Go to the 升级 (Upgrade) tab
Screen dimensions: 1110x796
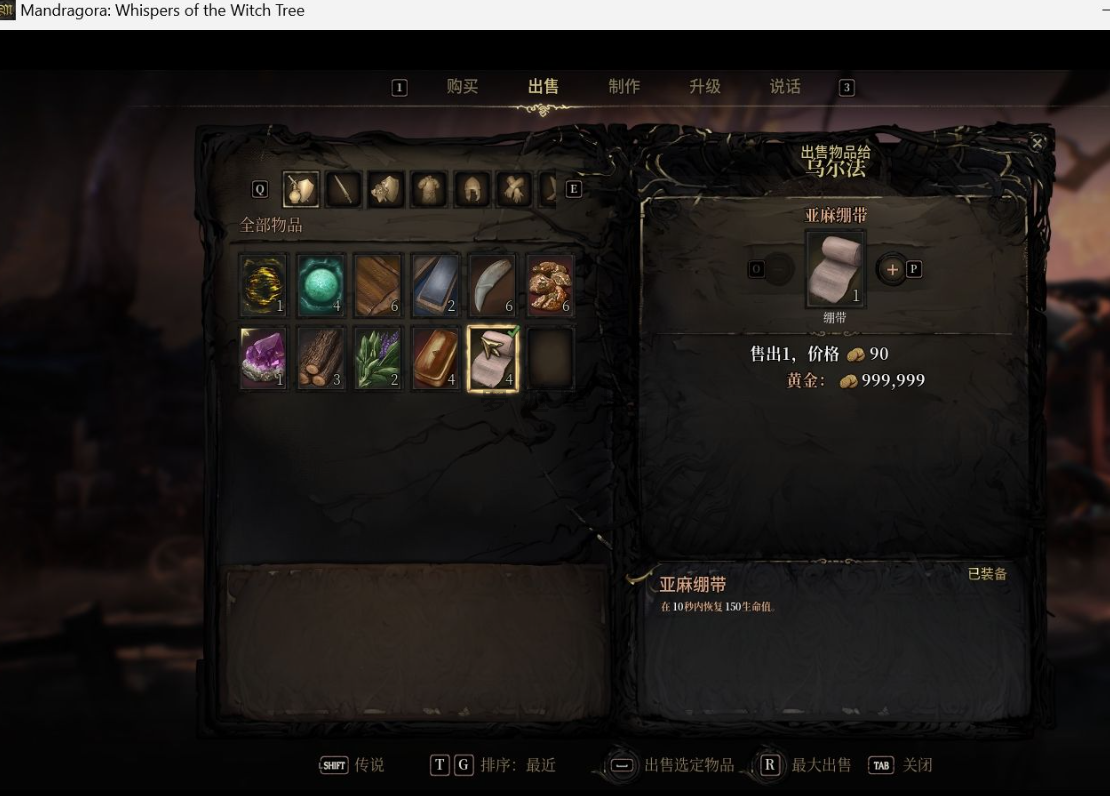pos(705,87)
